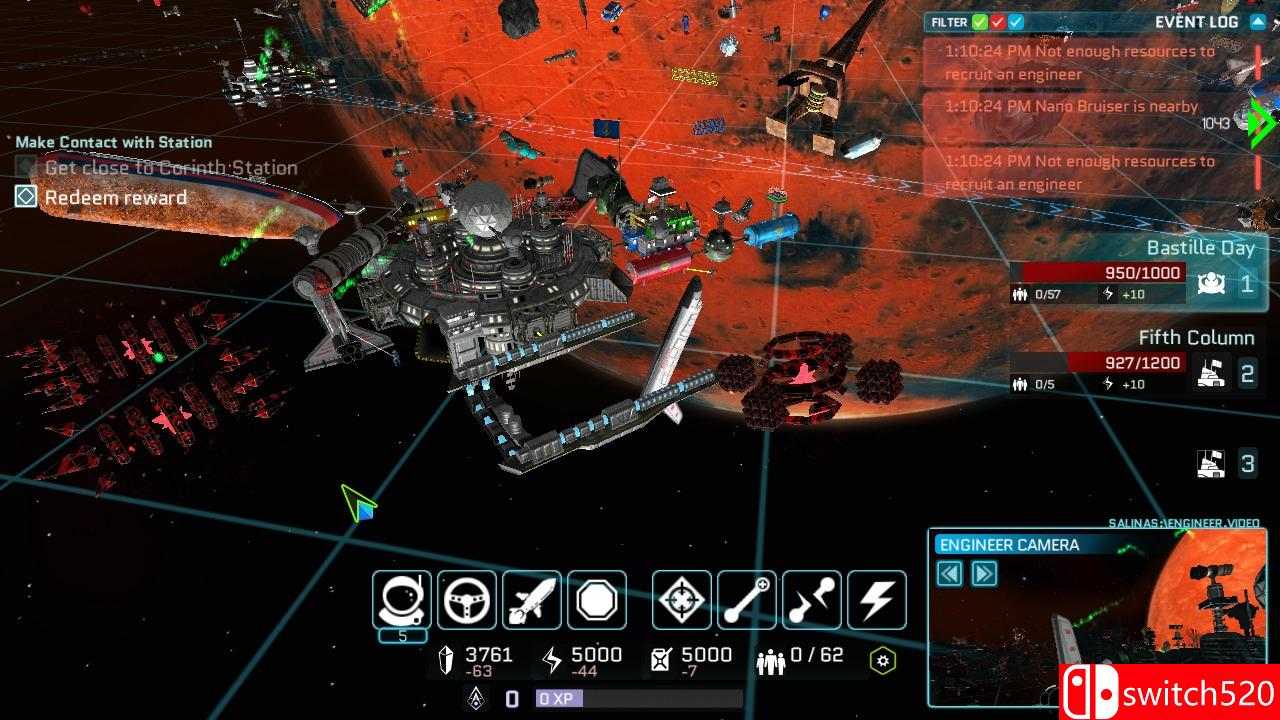Viewport: 1280px width, 720px height.
Task: Toggle the blue event log filter
Action: (1016, 22)
